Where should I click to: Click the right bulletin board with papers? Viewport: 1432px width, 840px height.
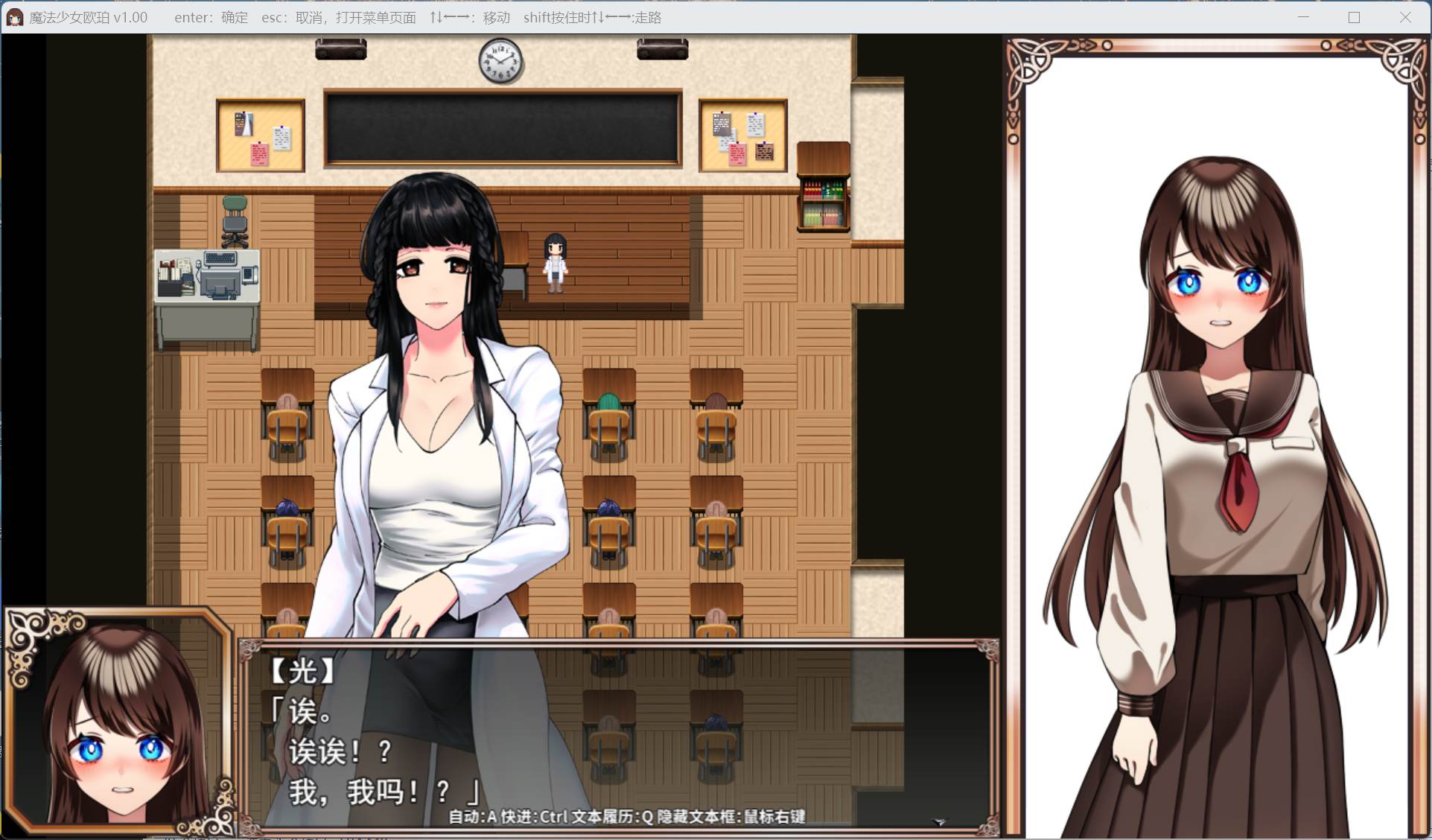point(742,136)
